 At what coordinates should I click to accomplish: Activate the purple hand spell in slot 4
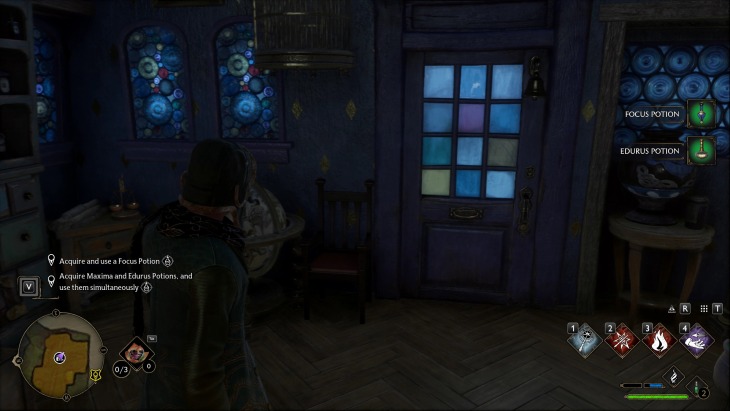pos(696,340)
